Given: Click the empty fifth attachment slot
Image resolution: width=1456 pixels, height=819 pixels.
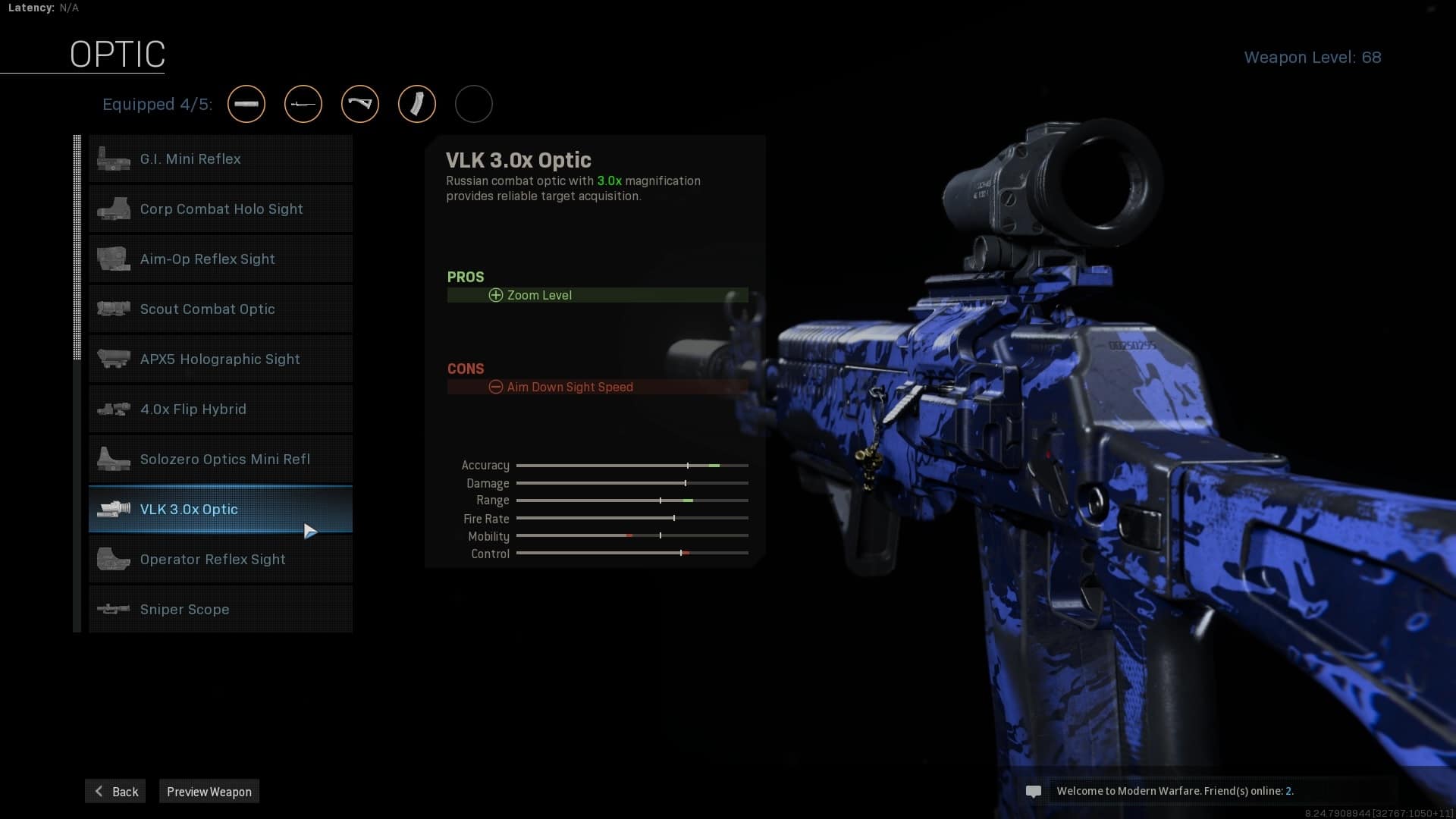Looking at the screenshot, I should (x=474, y=104).
